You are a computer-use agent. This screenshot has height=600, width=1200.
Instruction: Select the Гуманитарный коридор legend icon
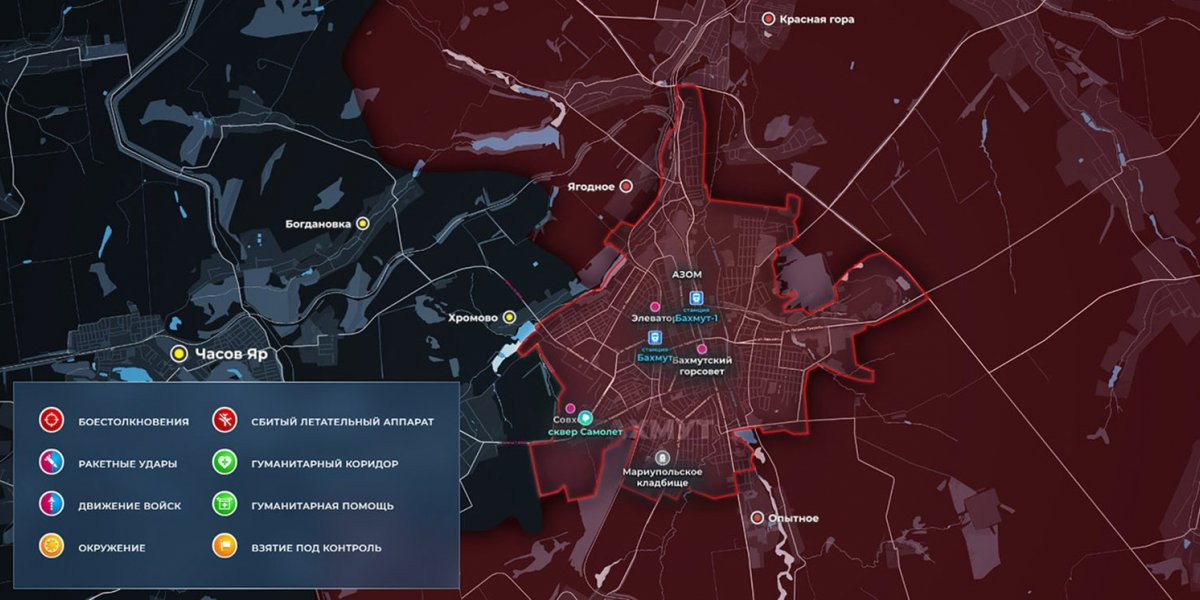[225, 463]
